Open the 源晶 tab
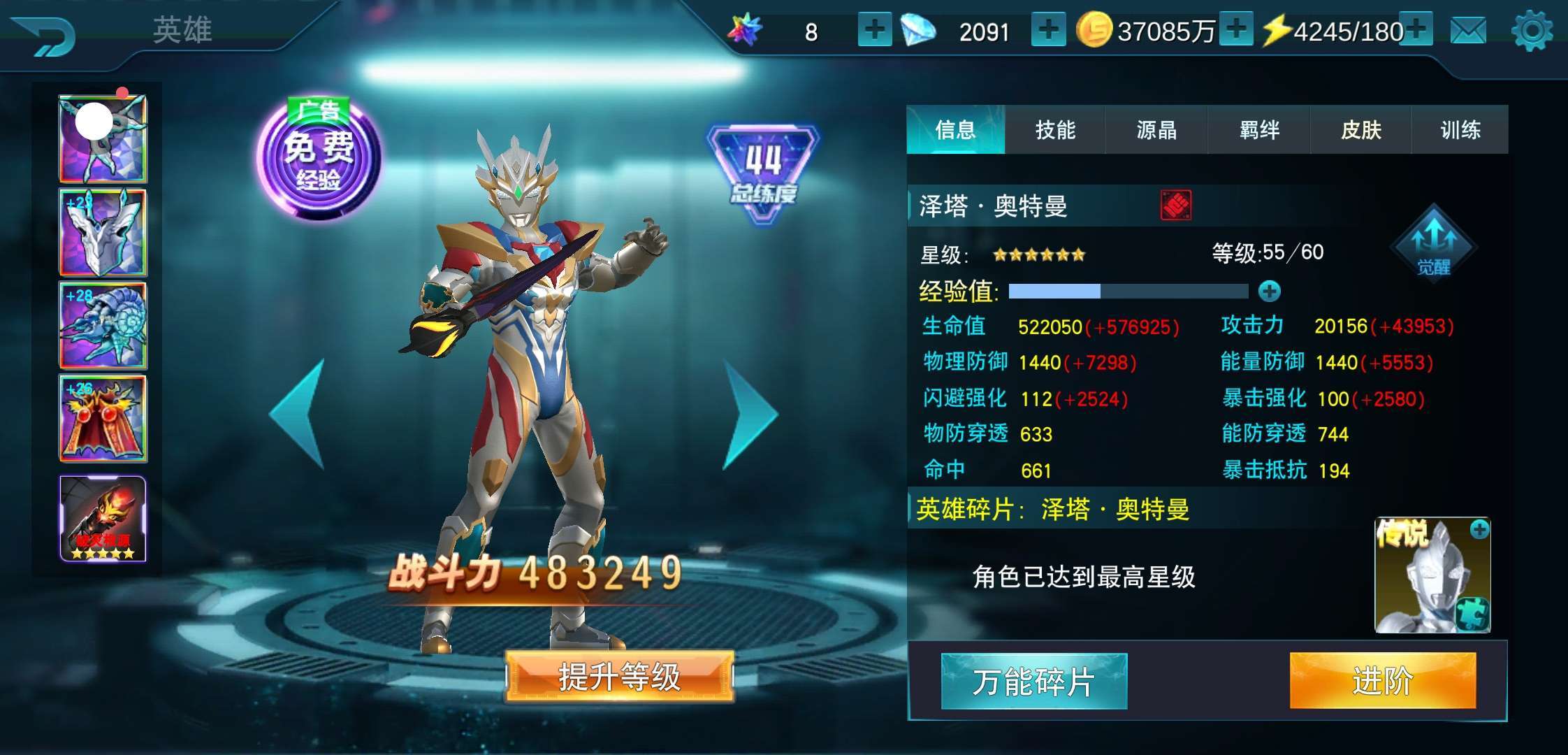 point(1156,130)
